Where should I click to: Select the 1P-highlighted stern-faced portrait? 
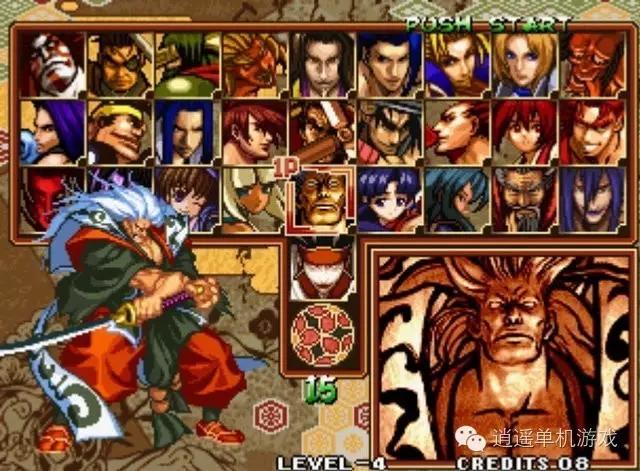coord(320,198)
